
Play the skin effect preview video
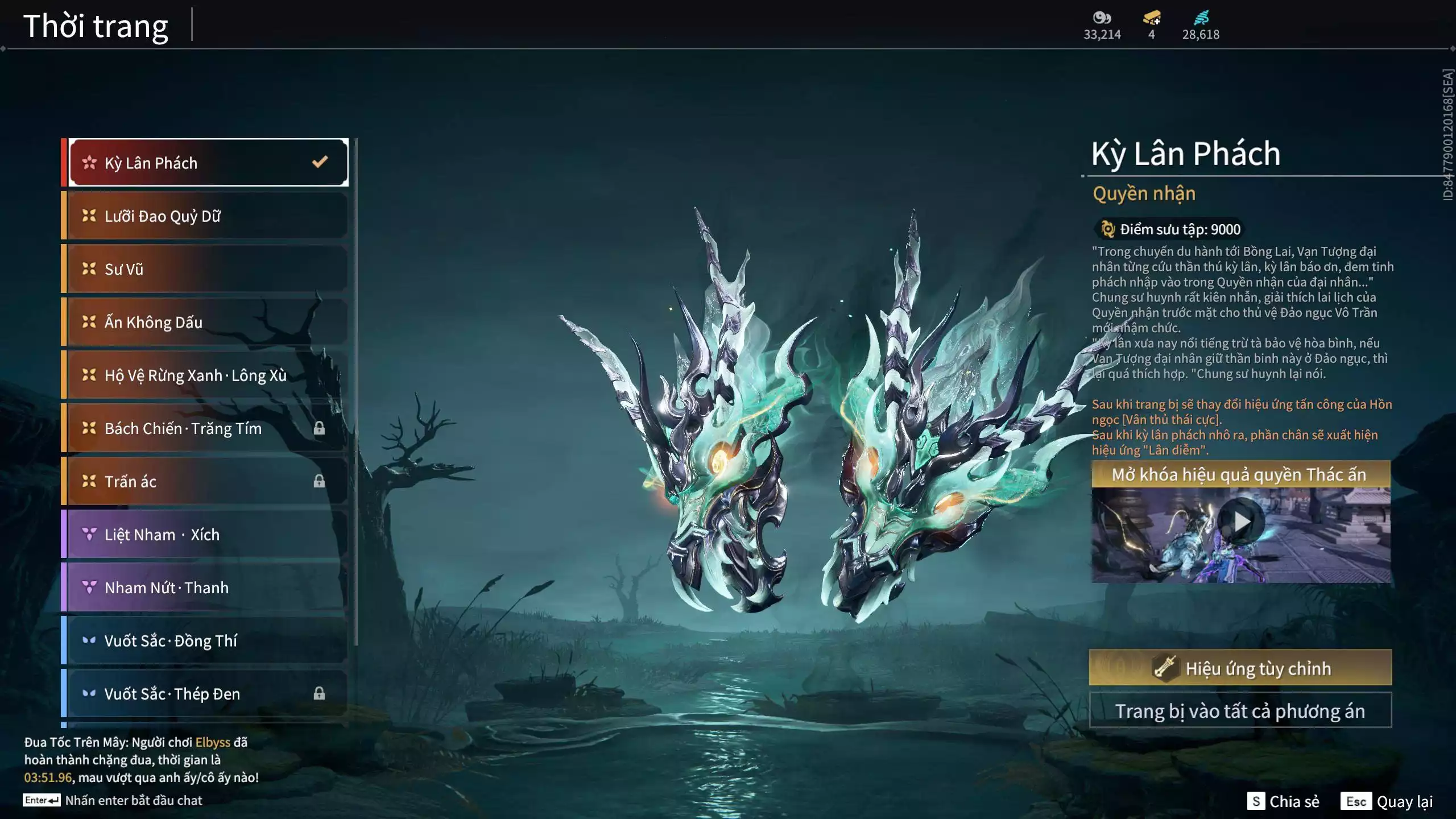point(1242,522)
